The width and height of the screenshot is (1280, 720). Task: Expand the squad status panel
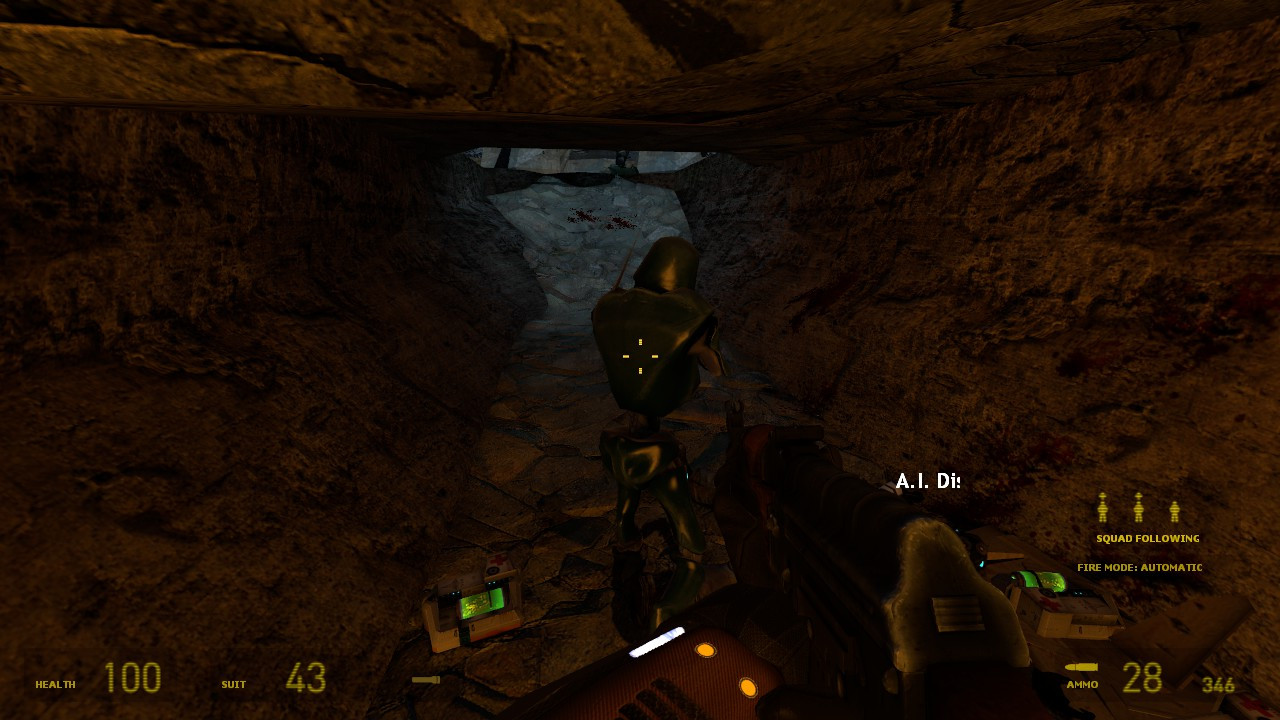1139,520
